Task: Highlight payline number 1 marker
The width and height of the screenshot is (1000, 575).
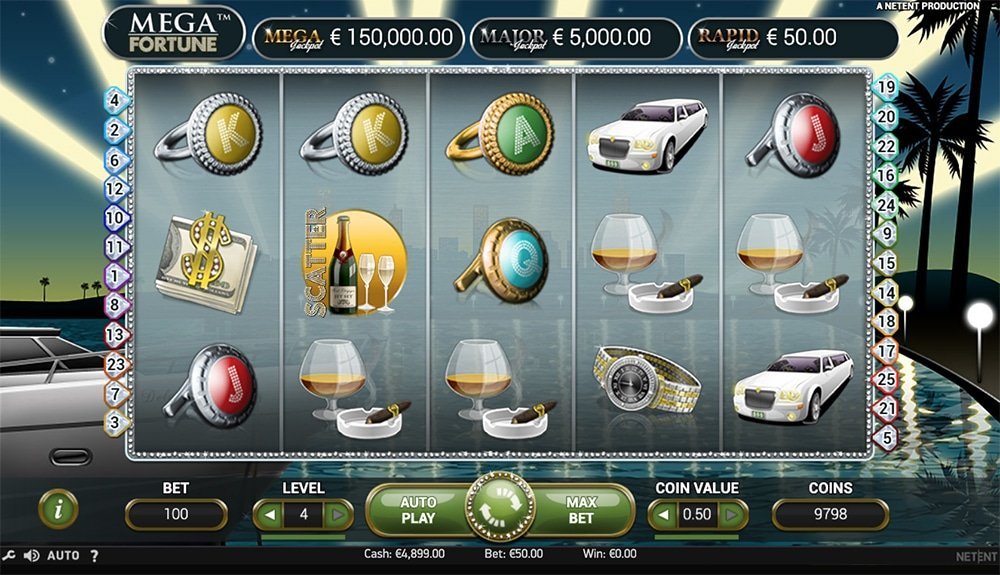Action: click(x=115, y=275)
